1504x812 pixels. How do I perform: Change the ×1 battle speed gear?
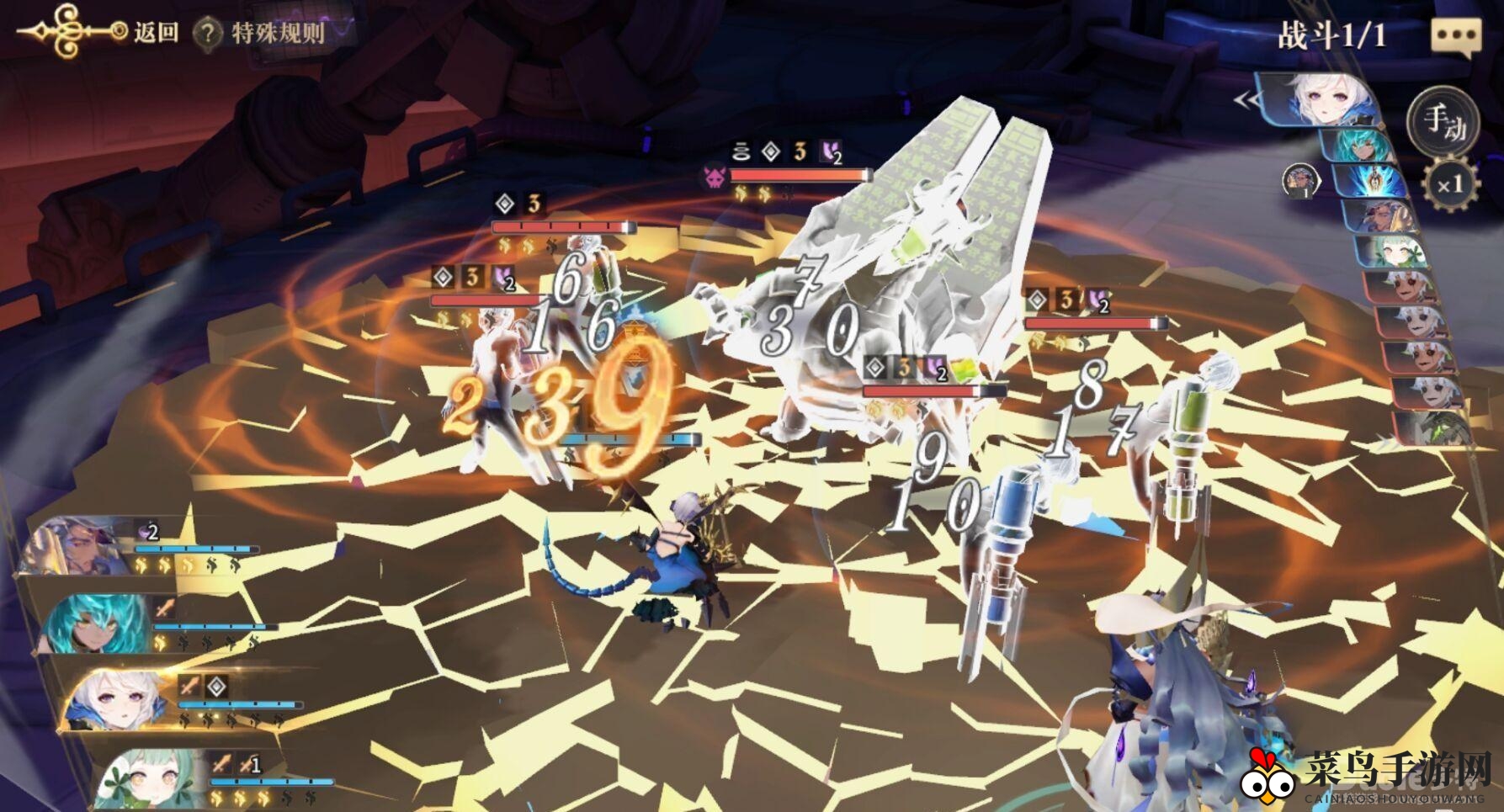coord(1449,184)
